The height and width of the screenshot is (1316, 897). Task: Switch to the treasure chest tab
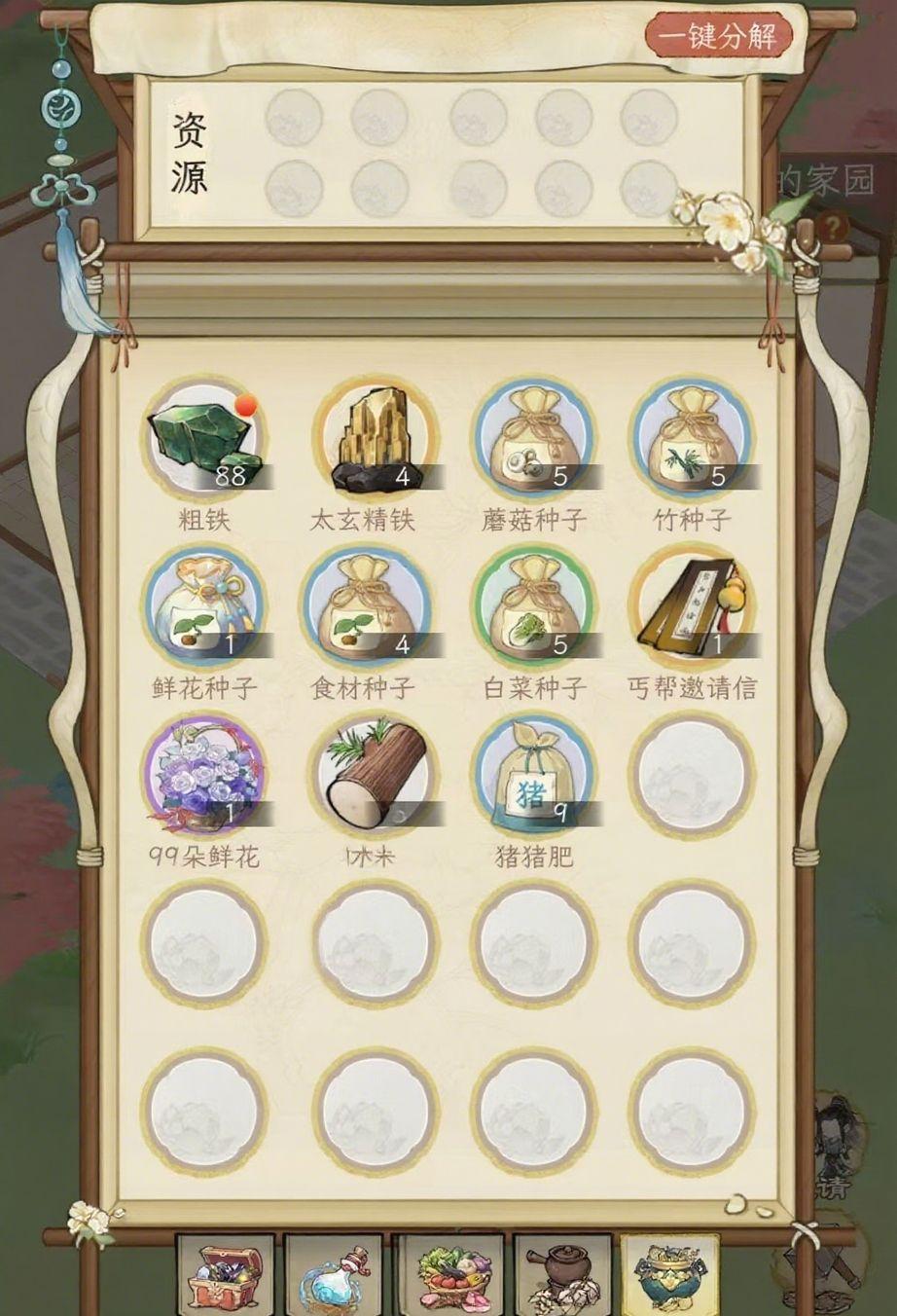226,1273
